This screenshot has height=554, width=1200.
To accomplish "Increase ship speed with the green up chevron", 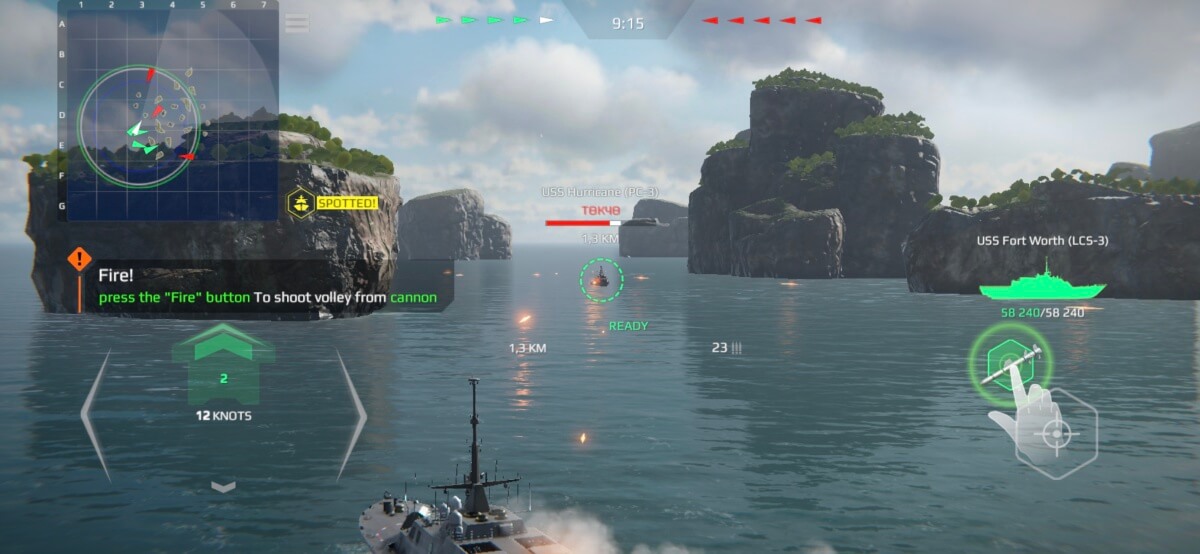I will 223,346.
